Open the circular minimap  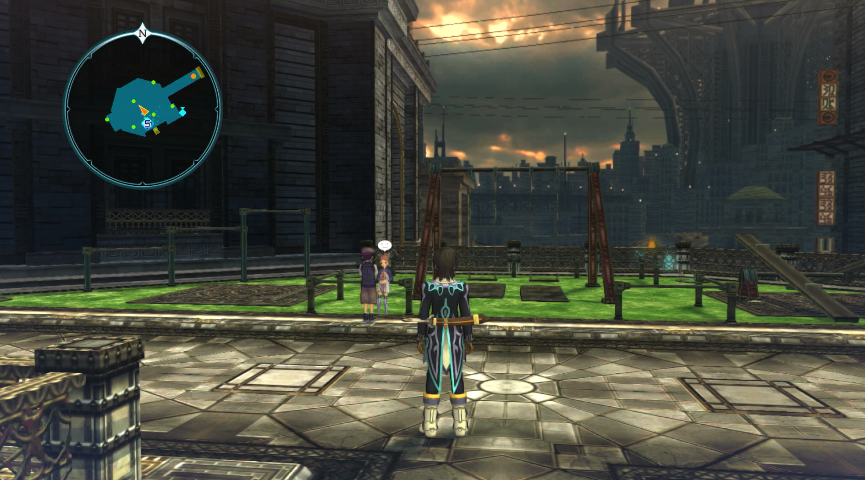click(x=142, y=108)
